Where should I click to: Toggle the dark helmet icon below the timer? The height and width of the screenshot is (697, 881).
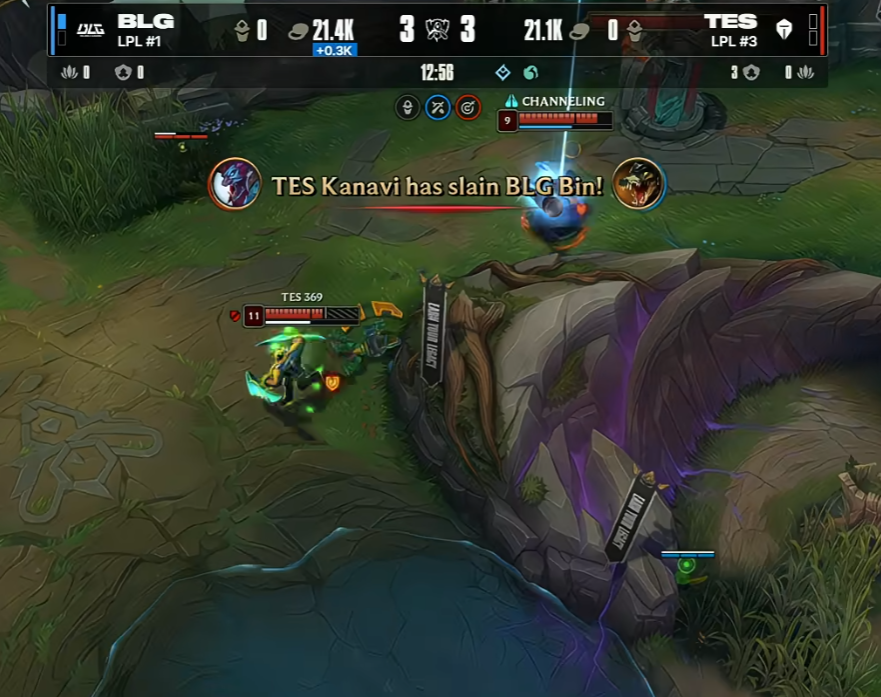tap(407, 107)
